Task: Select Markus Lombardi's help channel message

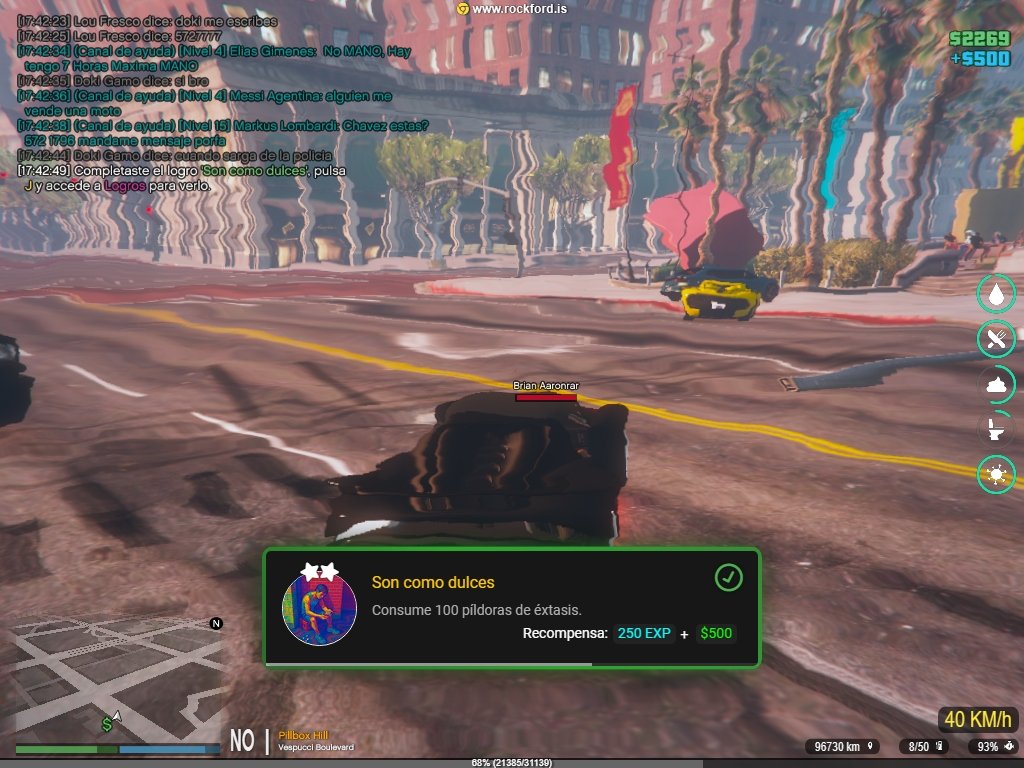Action: tap(223, 133)
